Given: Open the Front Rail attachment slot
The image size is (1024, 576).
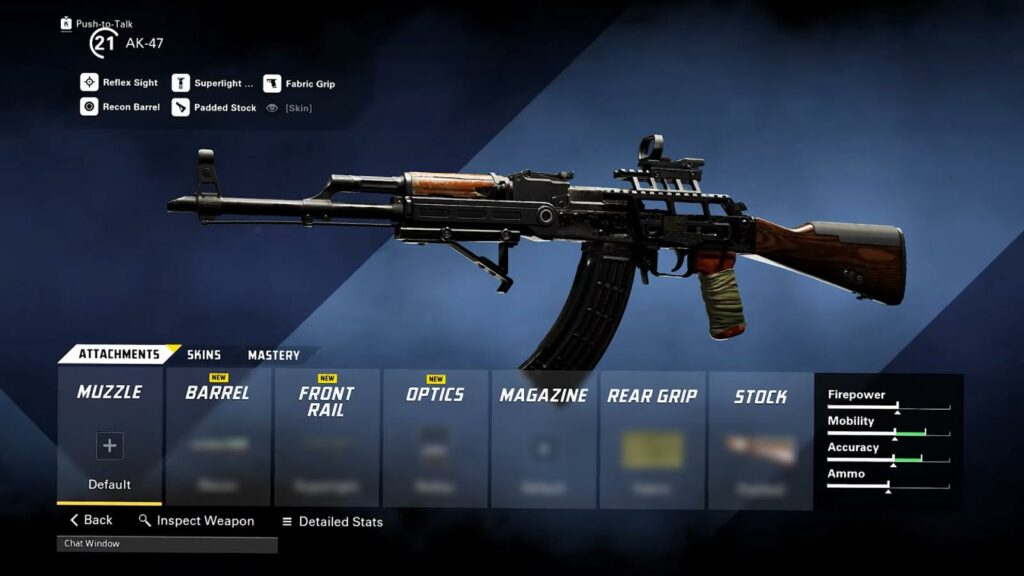Looking at the screenshot, I should click(x=327, y=437).
